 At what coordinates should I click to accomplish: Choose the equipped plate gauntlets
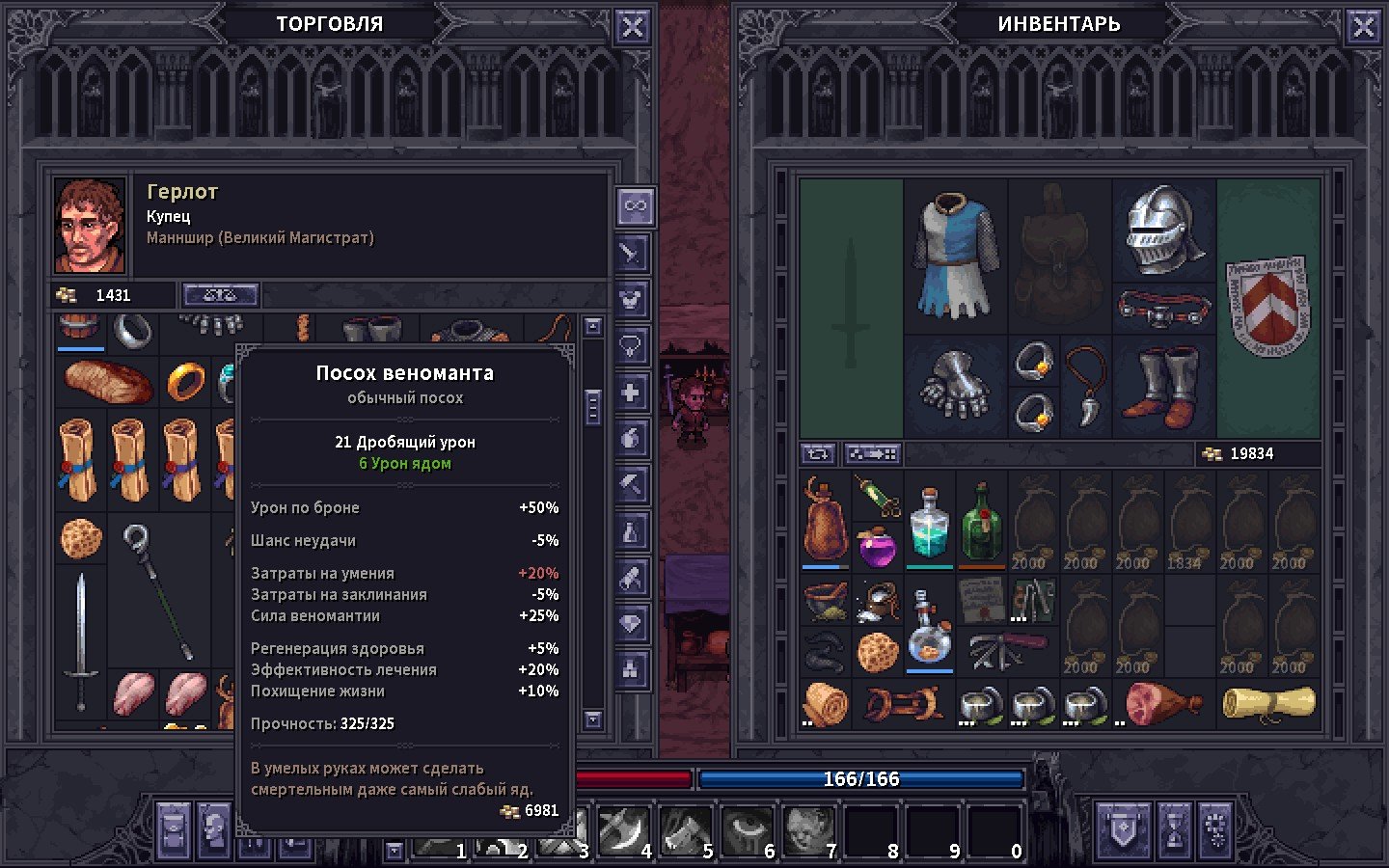pos(955,386)
